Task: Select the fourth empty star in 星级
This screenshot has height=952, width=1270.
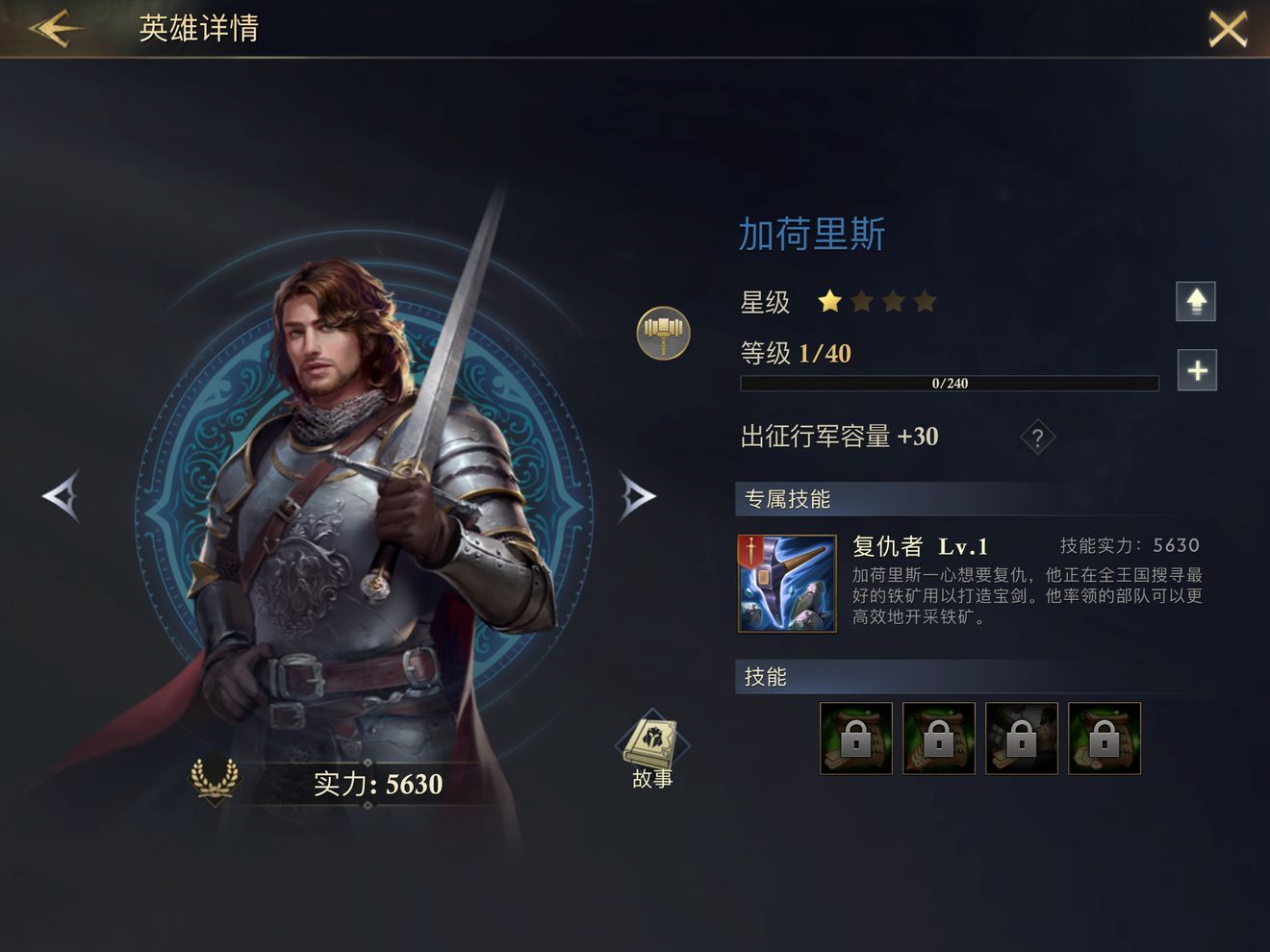Action: pos(926,301)
